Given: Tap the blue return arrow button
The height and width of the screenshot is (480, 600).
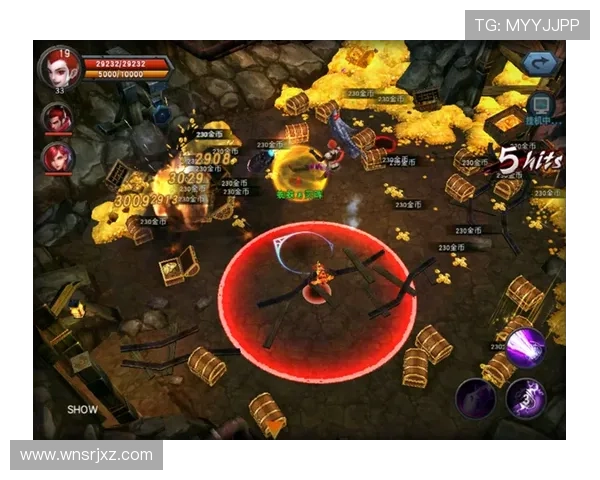Looking at the screenshot, I should [x=542, y=64].
